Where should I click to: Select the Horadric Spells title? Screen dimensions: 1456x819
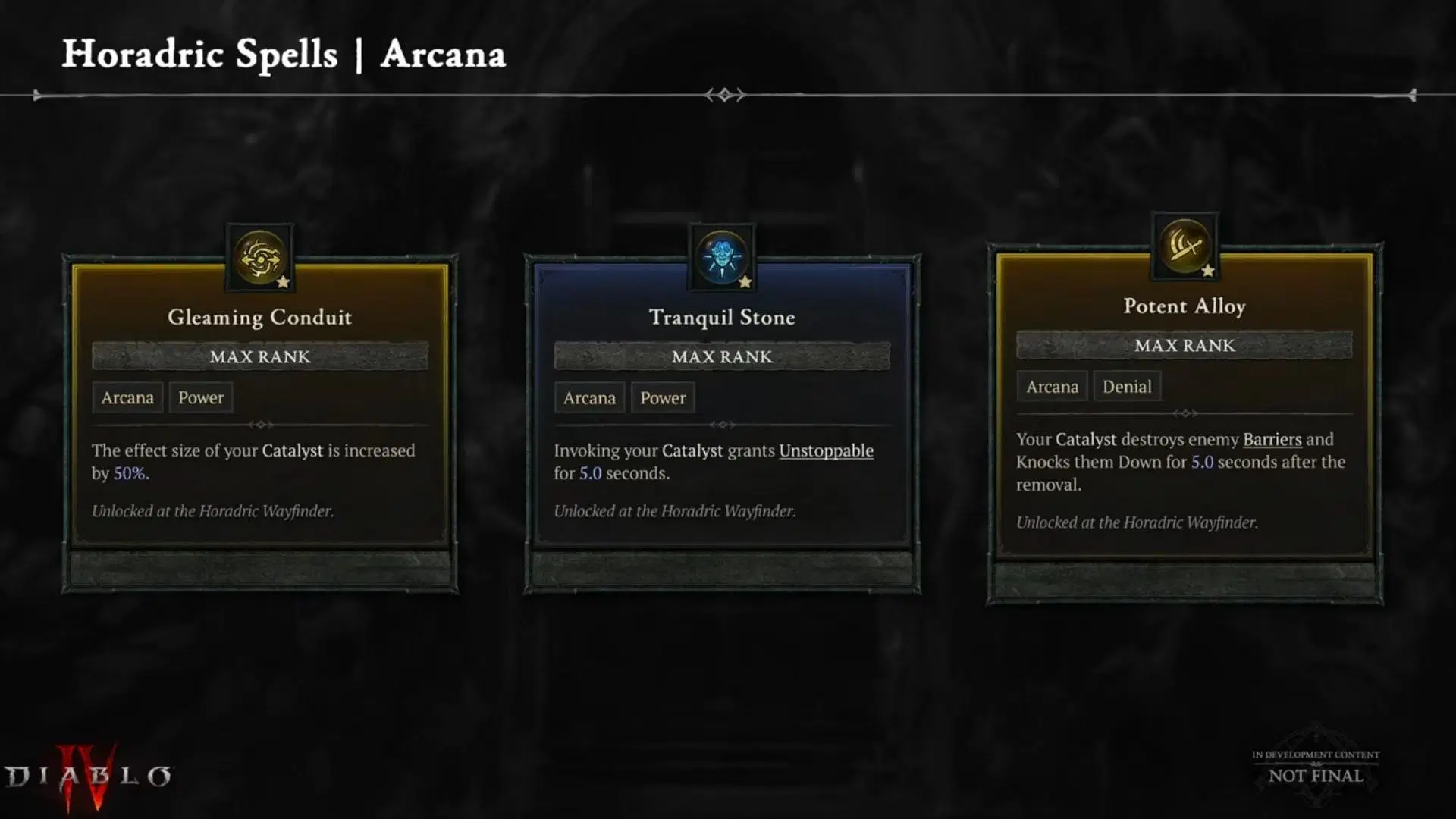click(x=200, y=54)
